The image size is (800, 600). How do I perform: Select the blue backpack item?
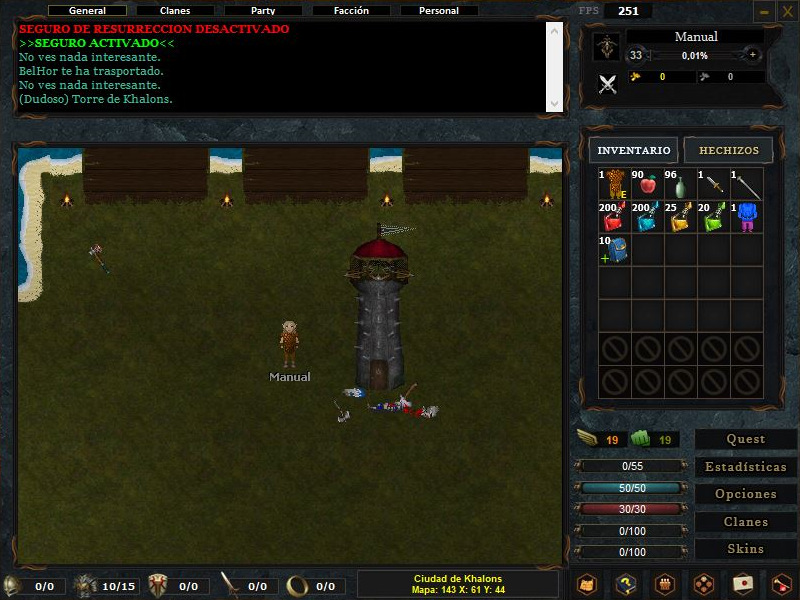[x=614, y=250]
